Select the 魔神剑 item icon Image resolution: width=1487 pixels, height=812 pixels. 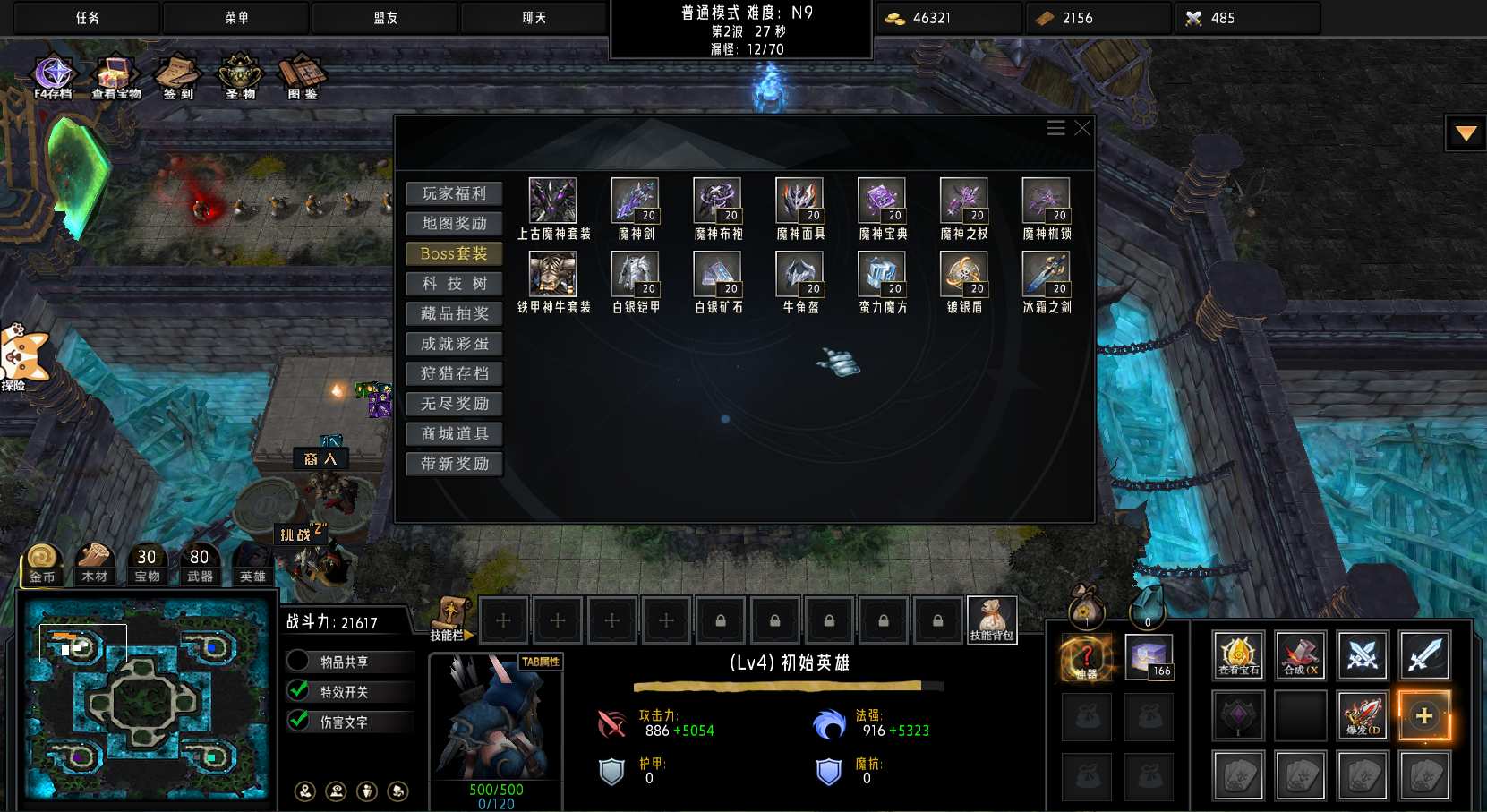click(636, 201)
